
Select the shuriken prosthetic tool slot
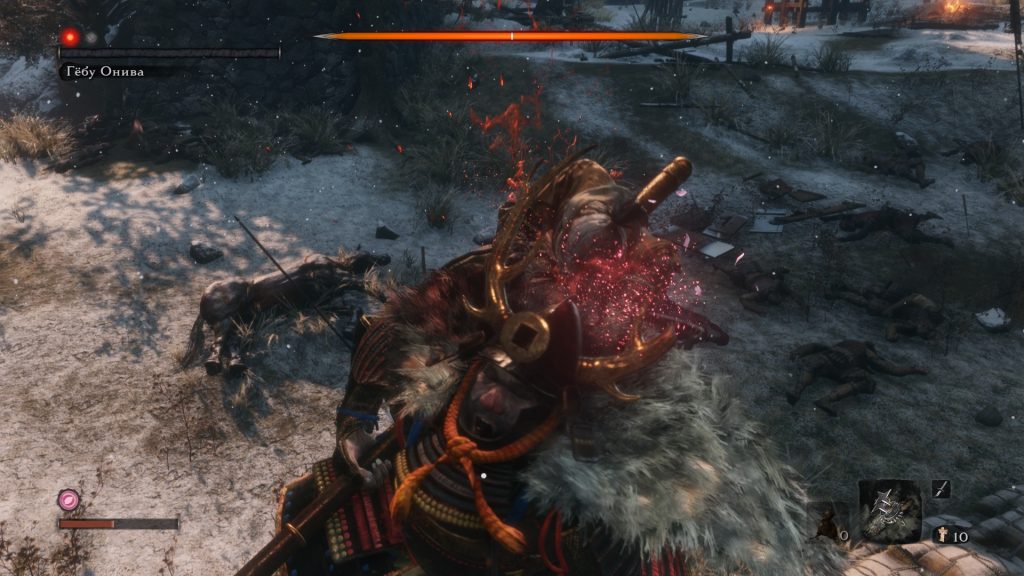[x=889, y=511]
